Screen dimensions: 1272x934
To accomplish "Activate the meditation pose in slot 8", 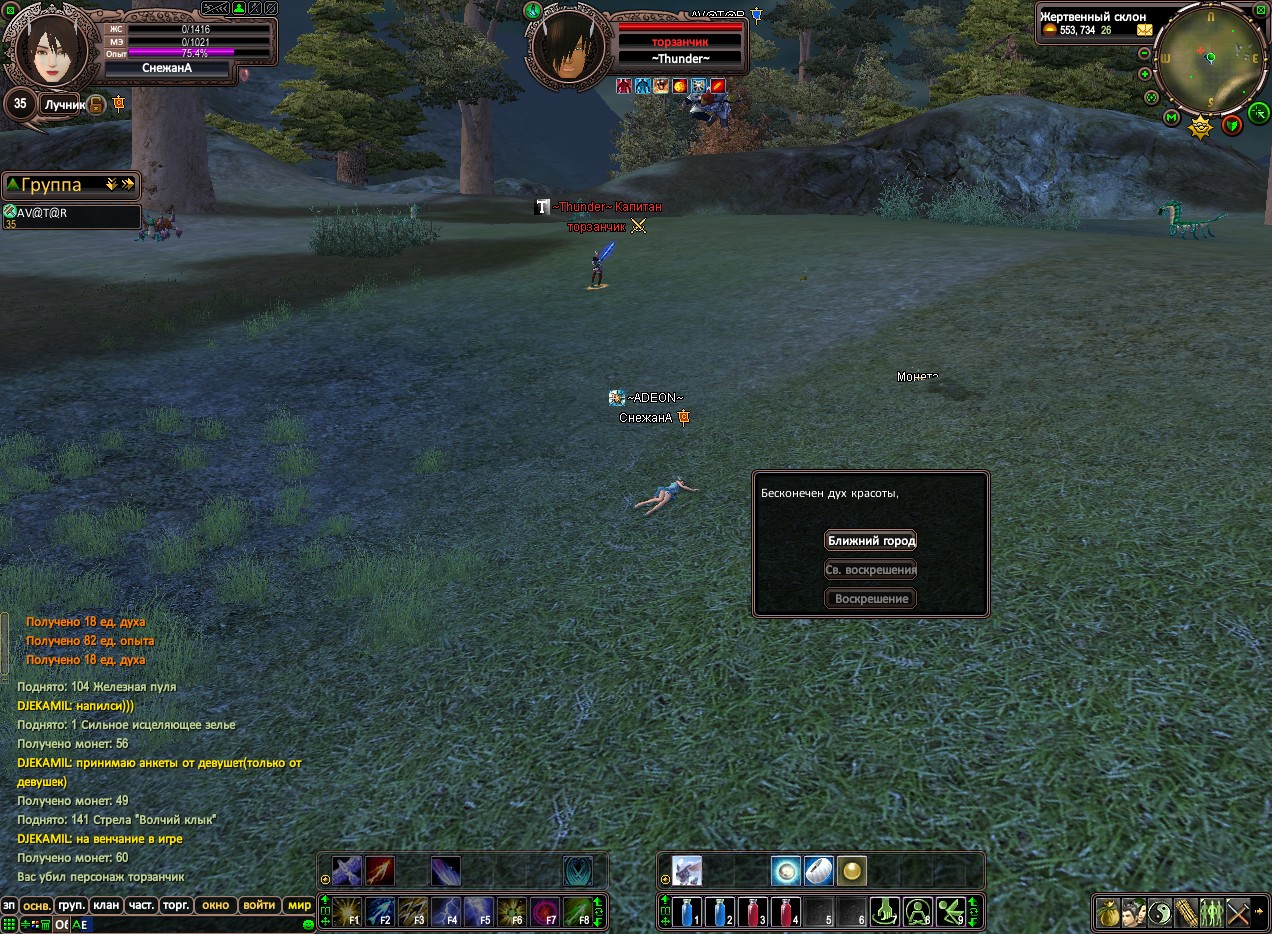I will click(x=917, y=912).
